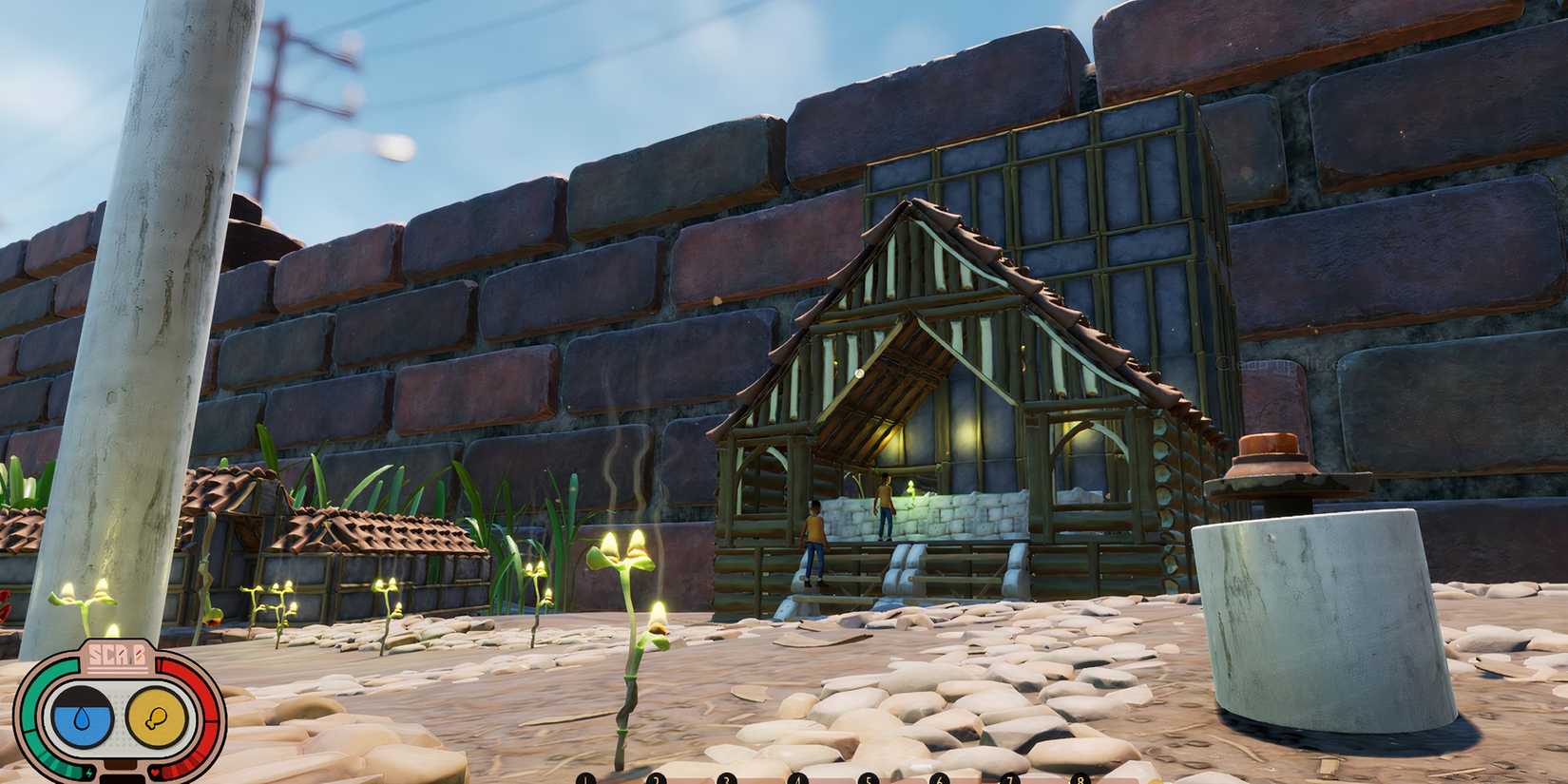Click the lightning bolt stamina symbol
The image size is (1568, 784).
(x=89, y=772)
